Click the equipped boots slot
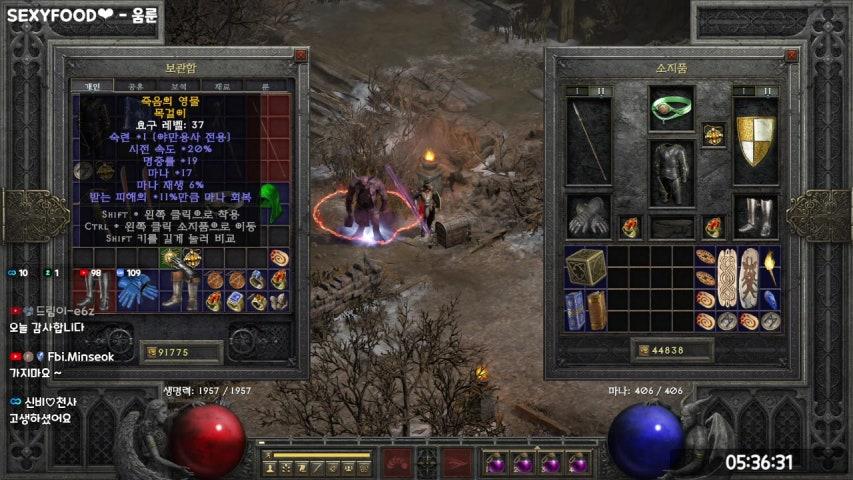853x480 pixels. [x=756, y=215]
